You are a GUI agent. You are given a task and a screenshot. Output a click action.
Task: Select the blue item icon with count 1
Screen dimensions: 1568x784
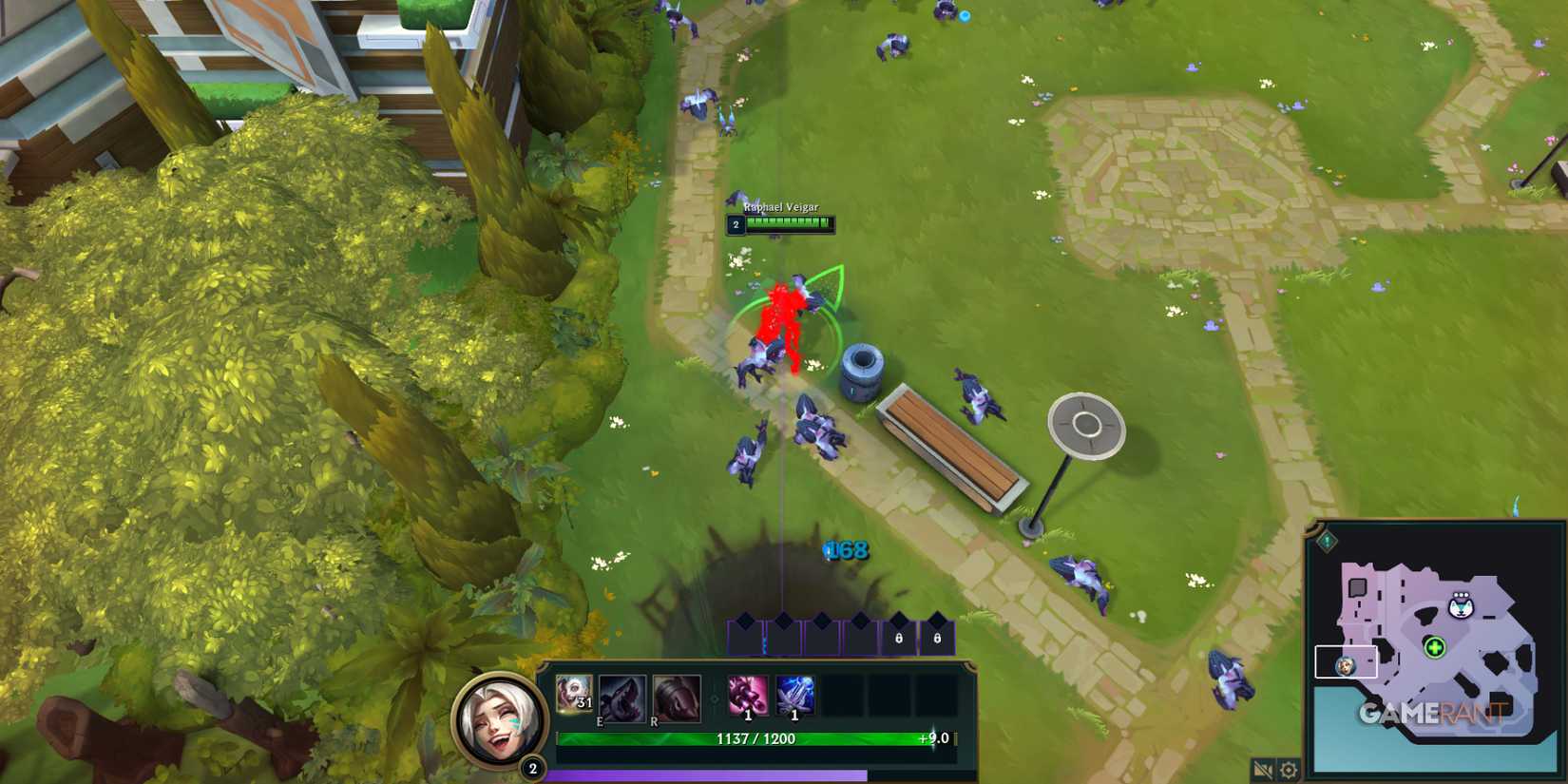pyautogui.click(x=794, y=696)
